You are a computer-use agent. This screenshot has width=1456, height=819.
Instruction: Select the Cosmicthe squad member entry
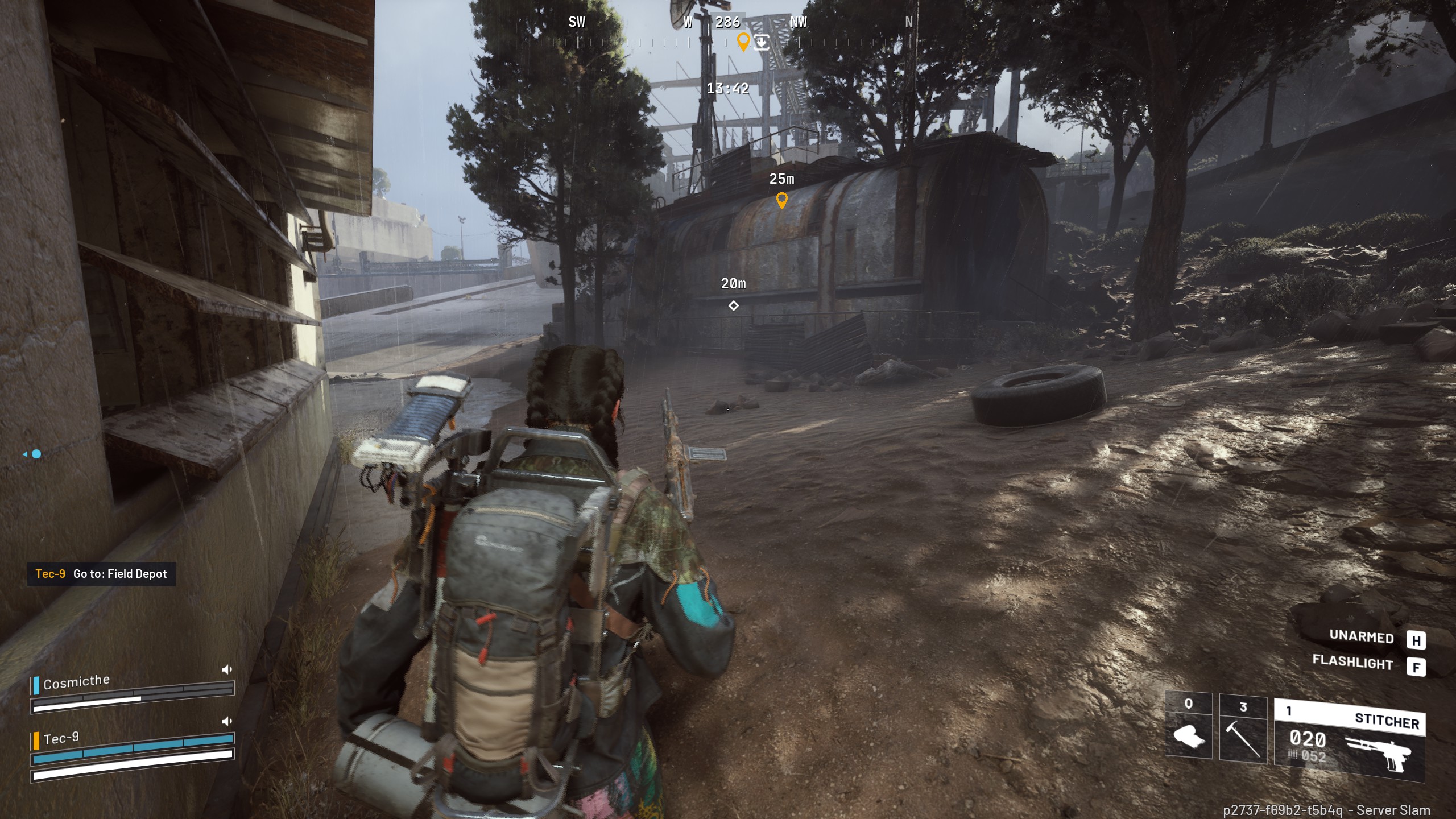77,682
